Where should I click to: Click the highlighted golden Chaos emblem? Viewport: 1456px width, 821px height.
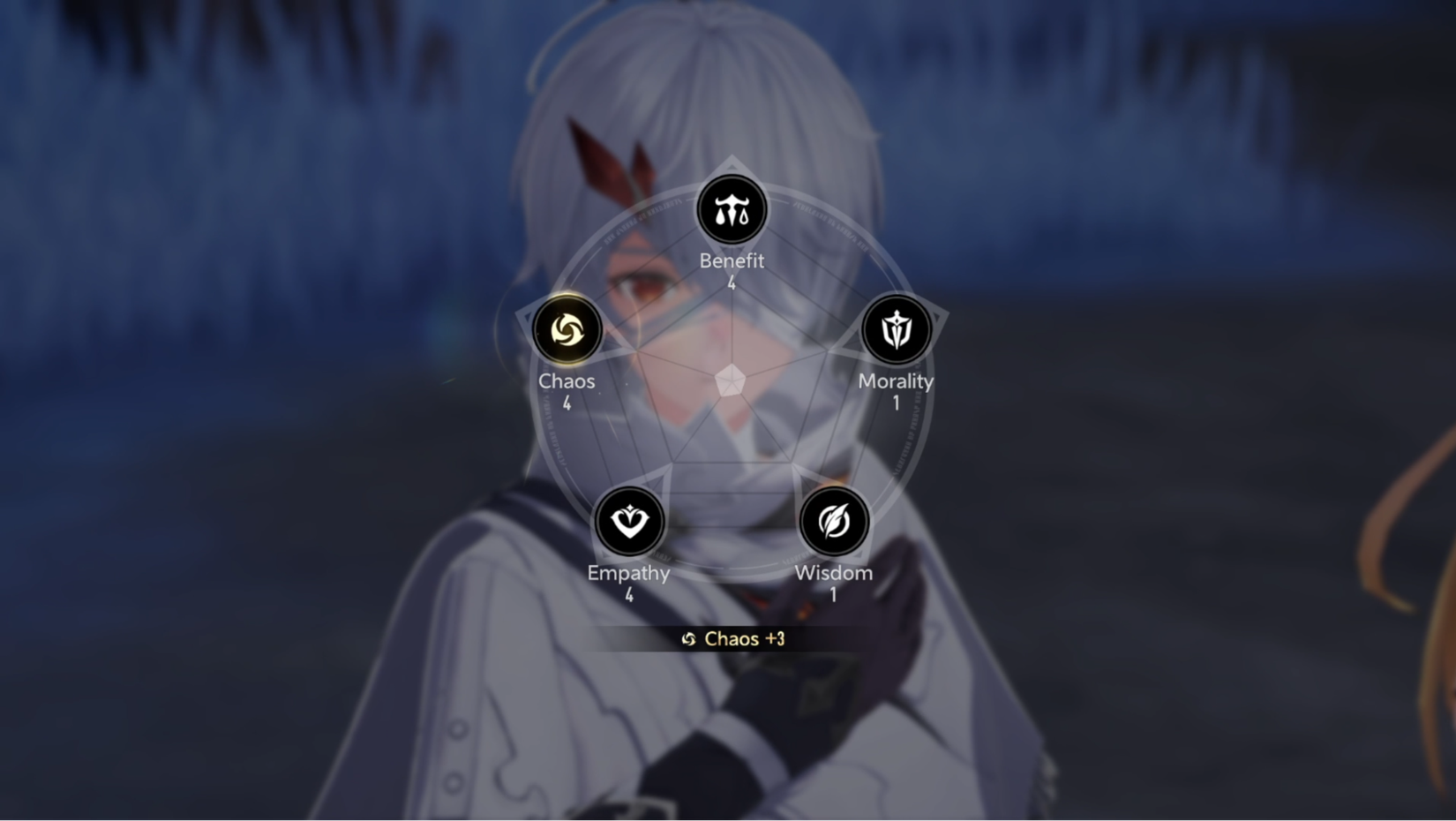coord(567,328)
